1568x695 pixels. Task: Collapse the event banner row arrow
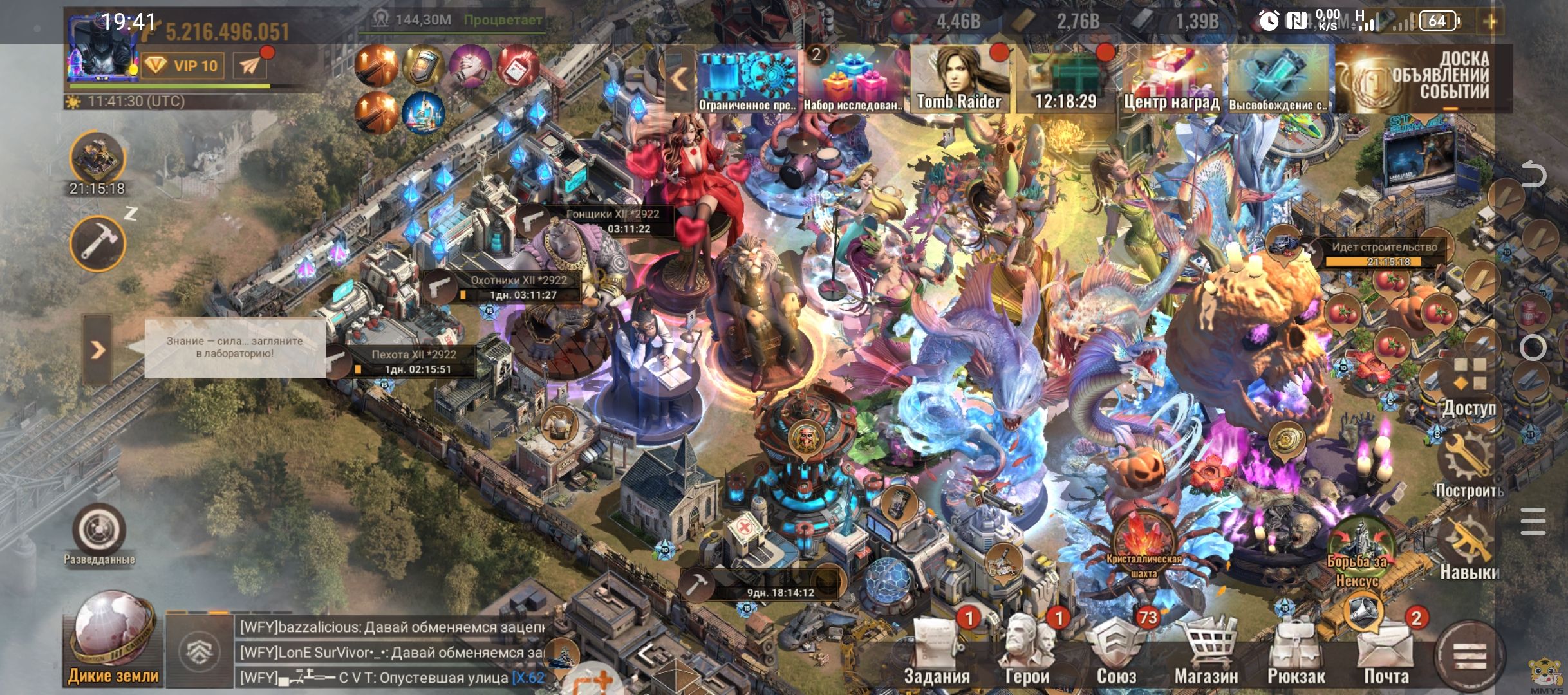679,79
